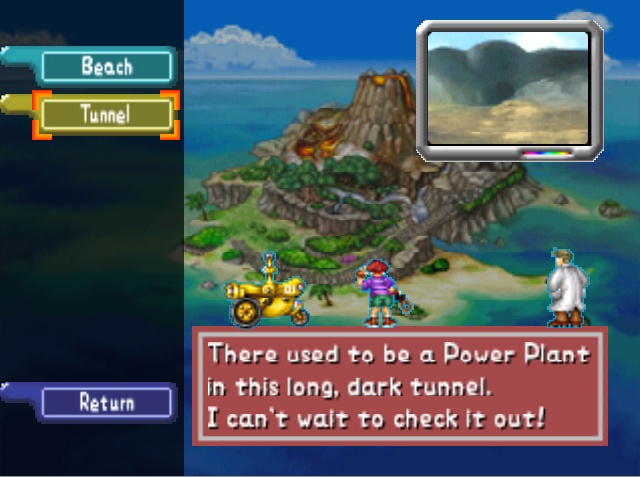
Task: Open the Tunnel preview thumbnail
Action: click(x=510, y=88)
